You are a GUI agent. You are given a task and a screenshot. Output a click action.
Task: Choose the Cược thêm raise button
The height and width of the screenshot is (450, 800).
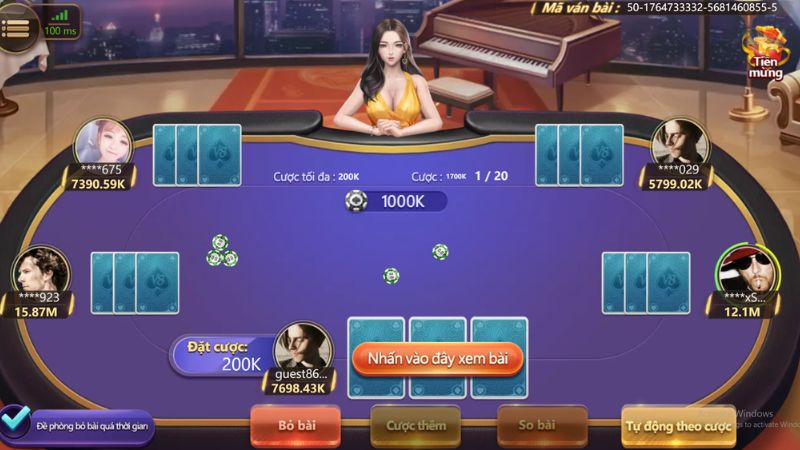pos(415,425)
